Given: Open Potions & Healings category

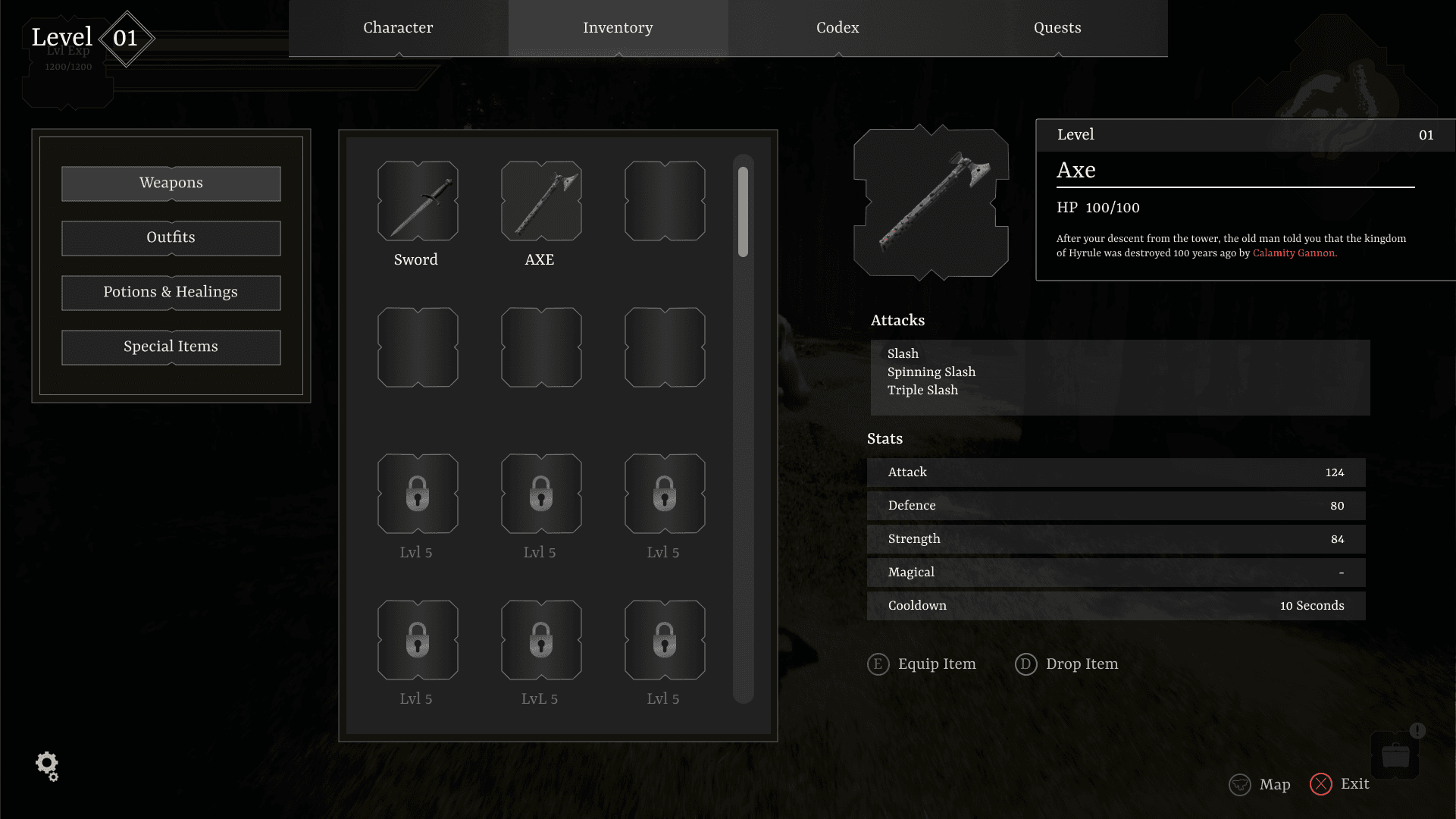Looking at the screenshot, I should tap(171, 293).
